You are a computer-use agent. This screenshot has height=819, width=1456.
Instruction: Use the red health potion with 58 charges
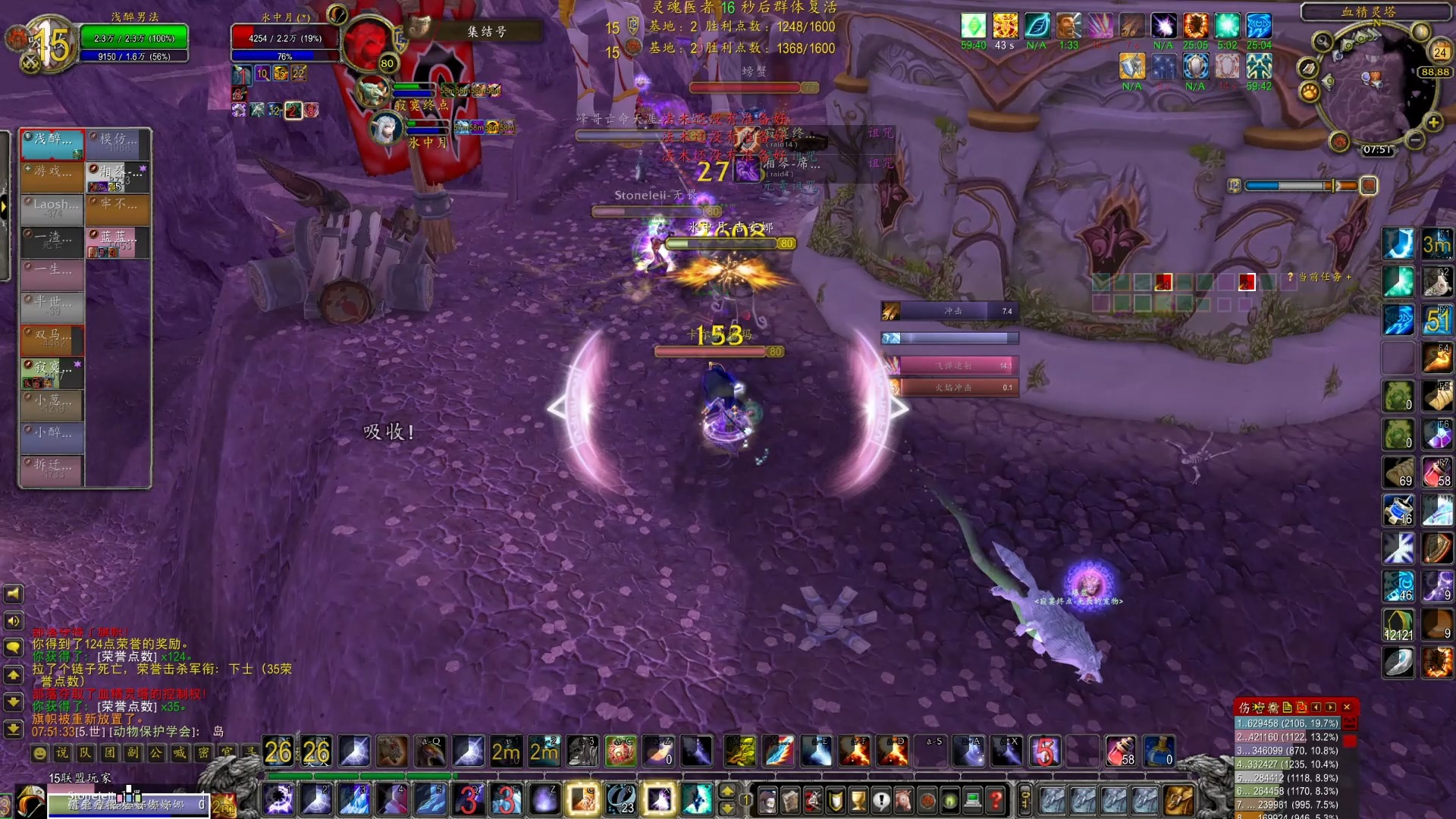click(x=1120, y=752)
